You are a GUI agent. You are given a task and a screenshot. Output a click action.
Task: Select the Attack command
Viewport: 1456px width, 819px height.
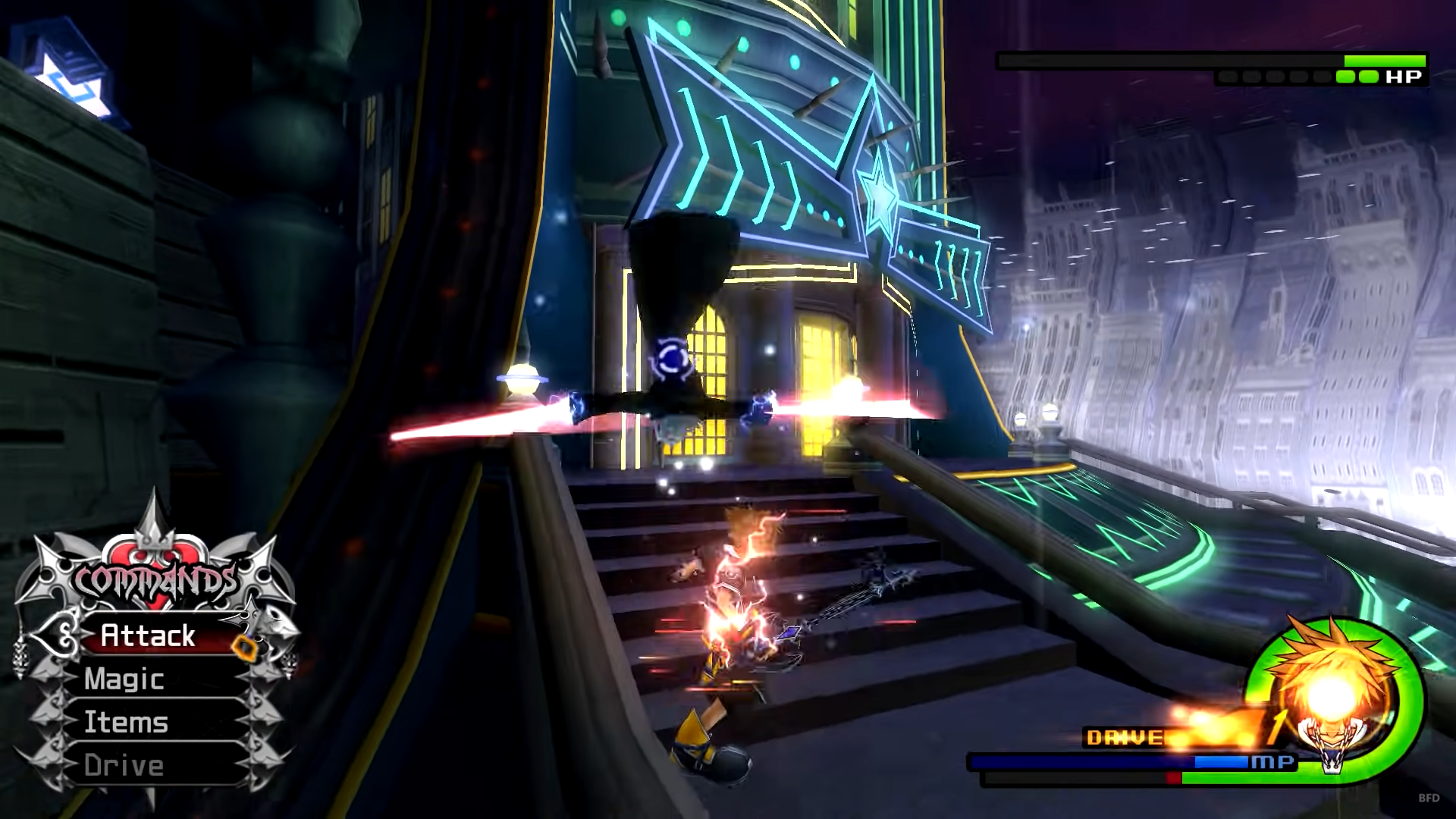click(149, 635)
